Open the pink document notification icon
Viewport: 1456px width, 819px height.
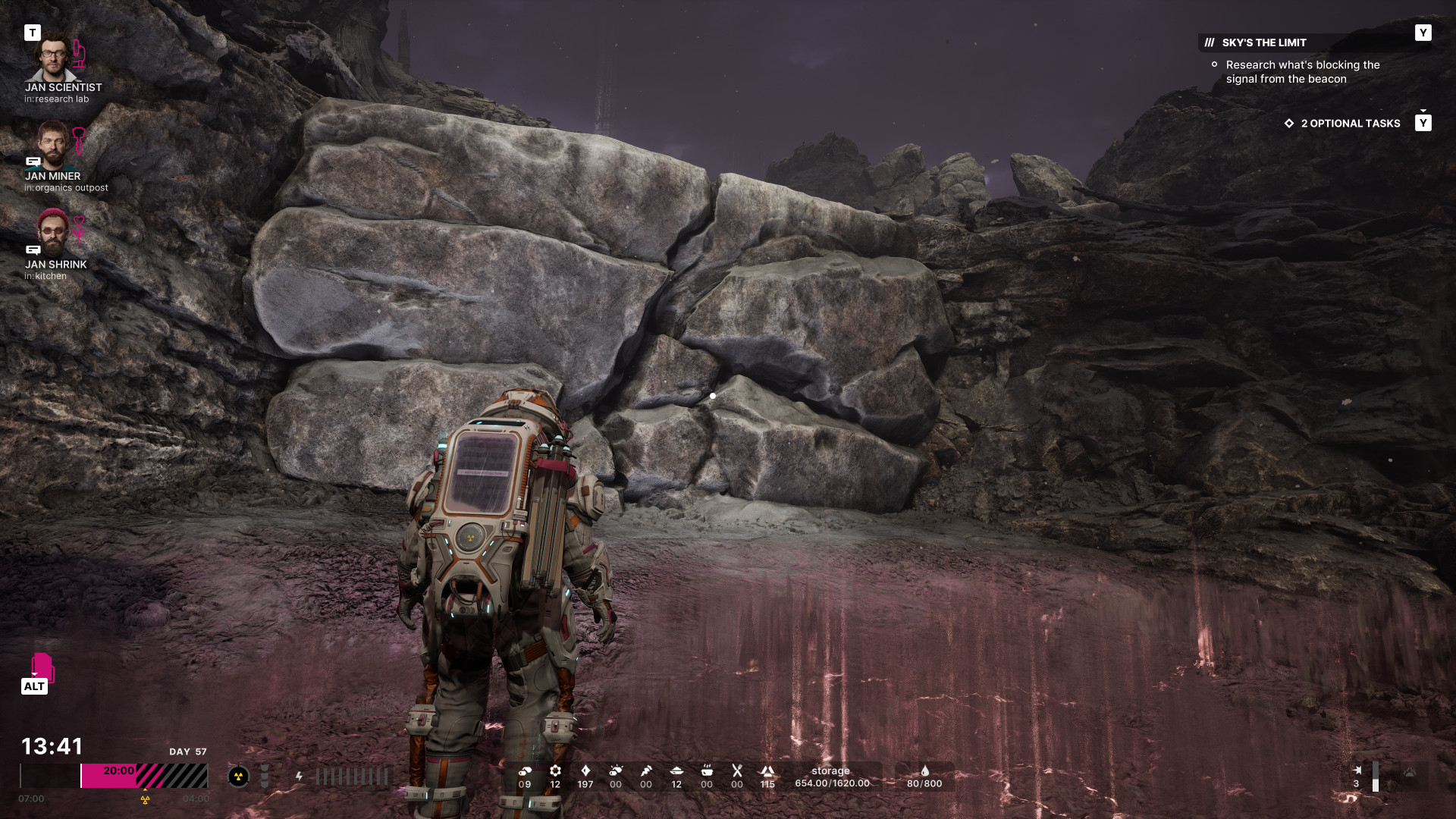42,667
